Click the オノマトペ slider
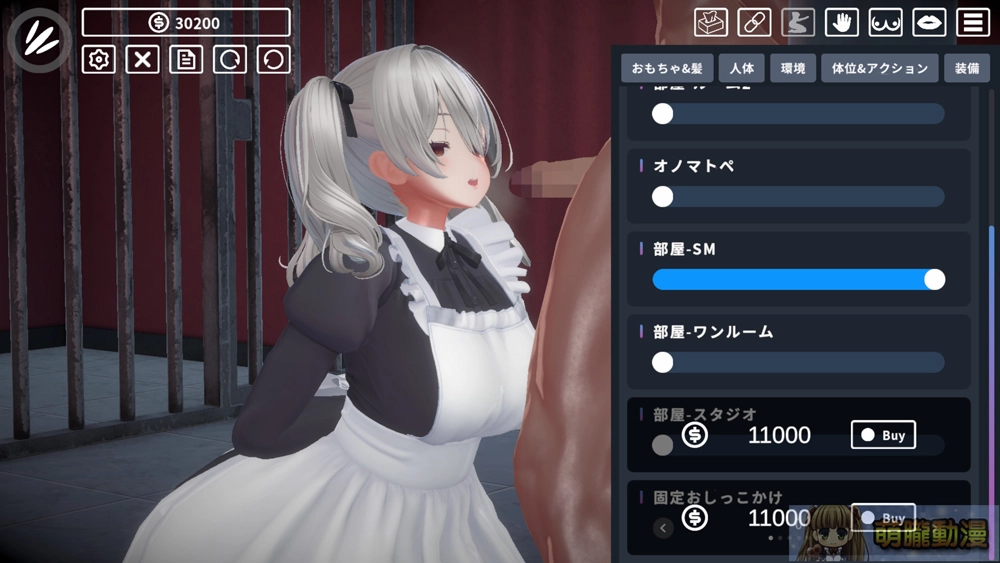 point(798,197)
